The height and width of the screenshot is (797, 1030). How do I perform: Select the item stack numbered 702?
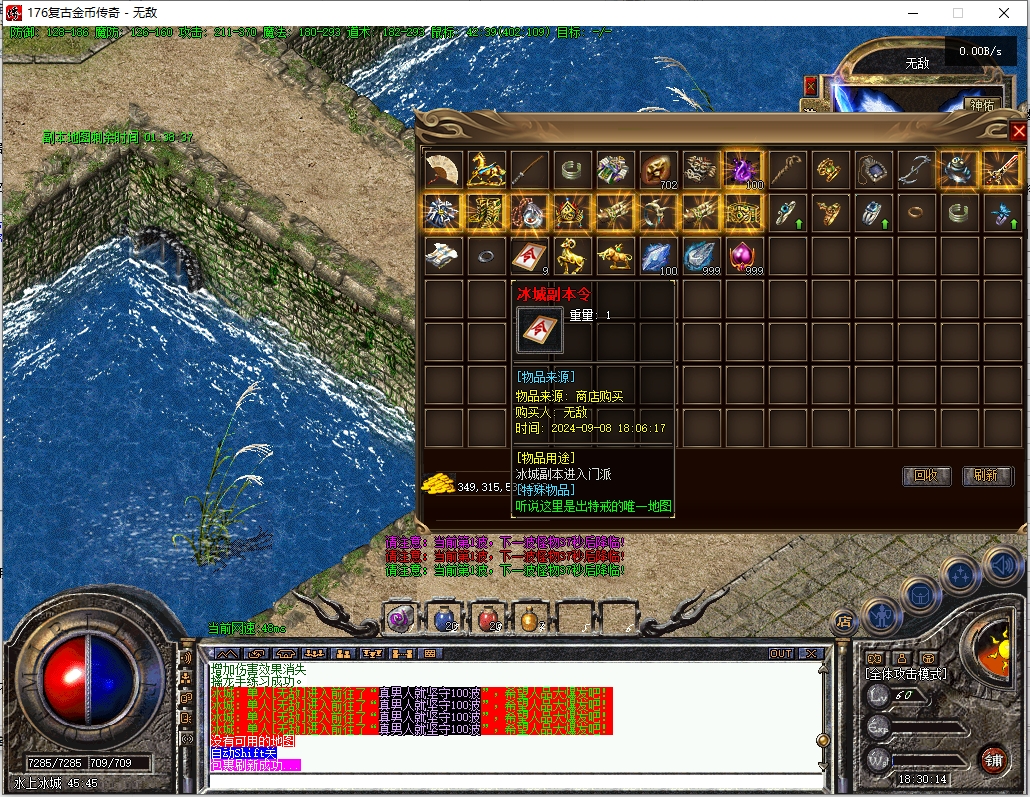pos(658,170)
